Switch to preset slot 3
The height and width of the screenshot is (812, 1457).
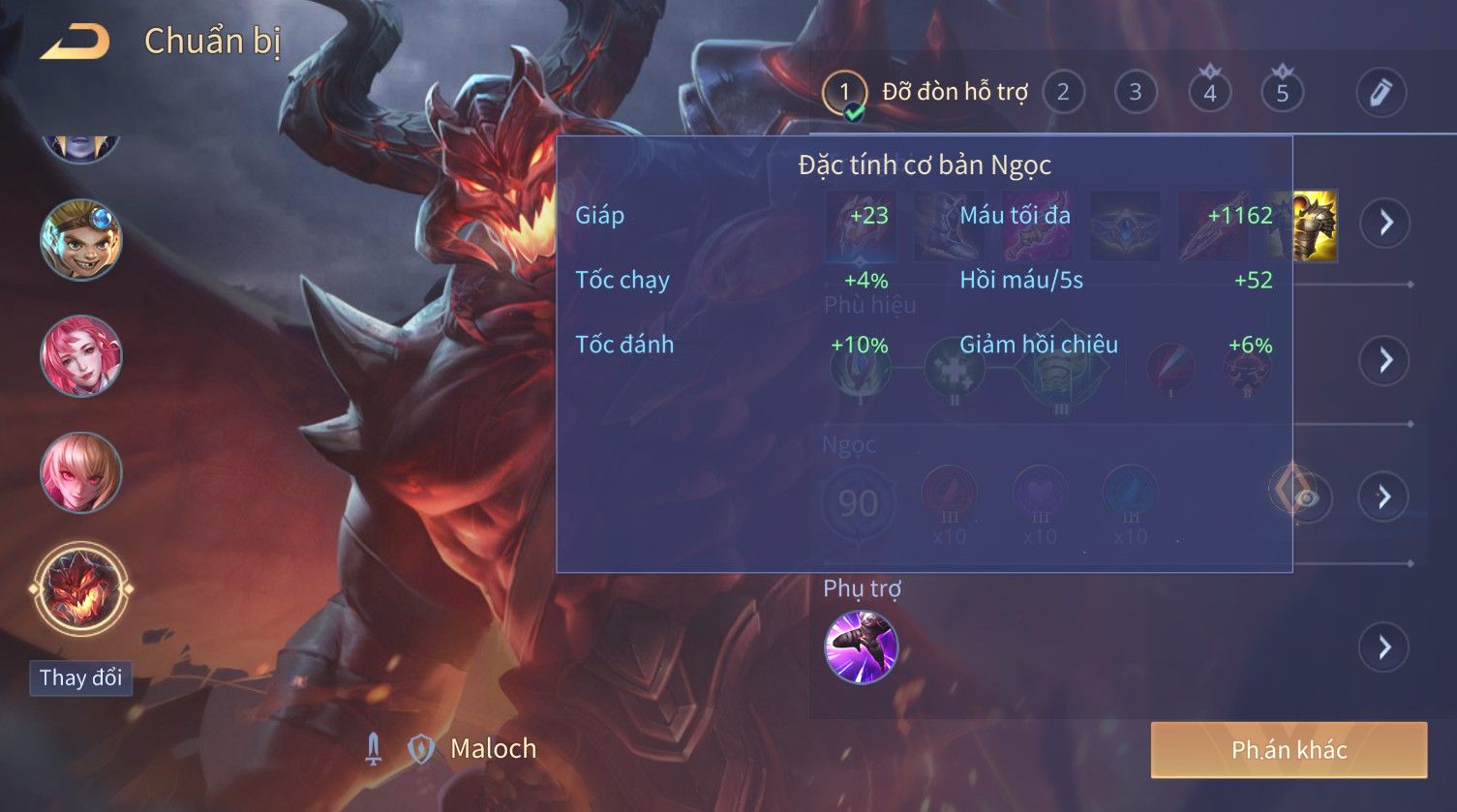point(1136,93)
